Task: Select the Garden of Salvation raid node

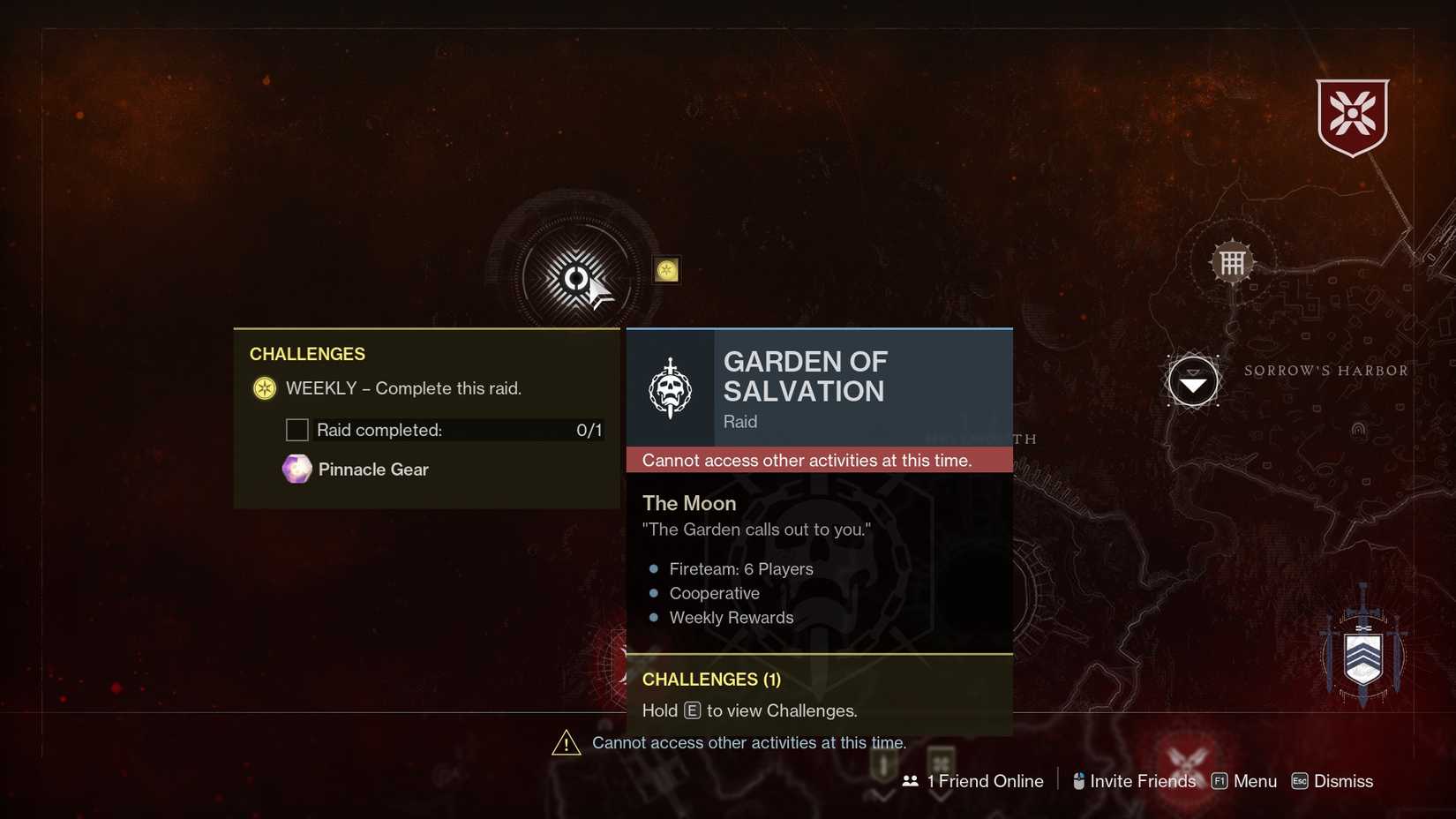Action: pos(578,278)
